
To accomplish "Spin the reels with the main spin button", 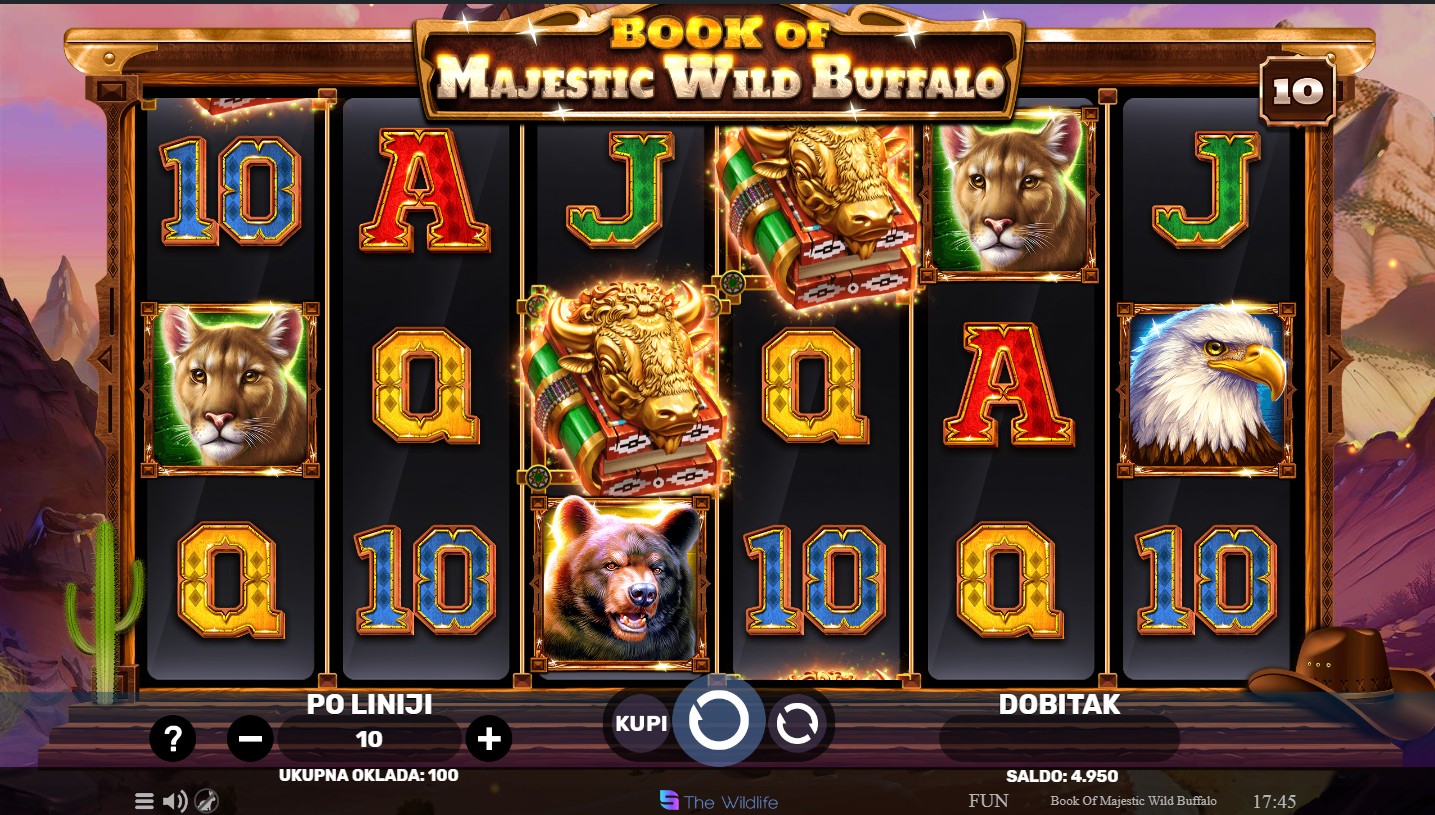I will click(x=718, y=720).
